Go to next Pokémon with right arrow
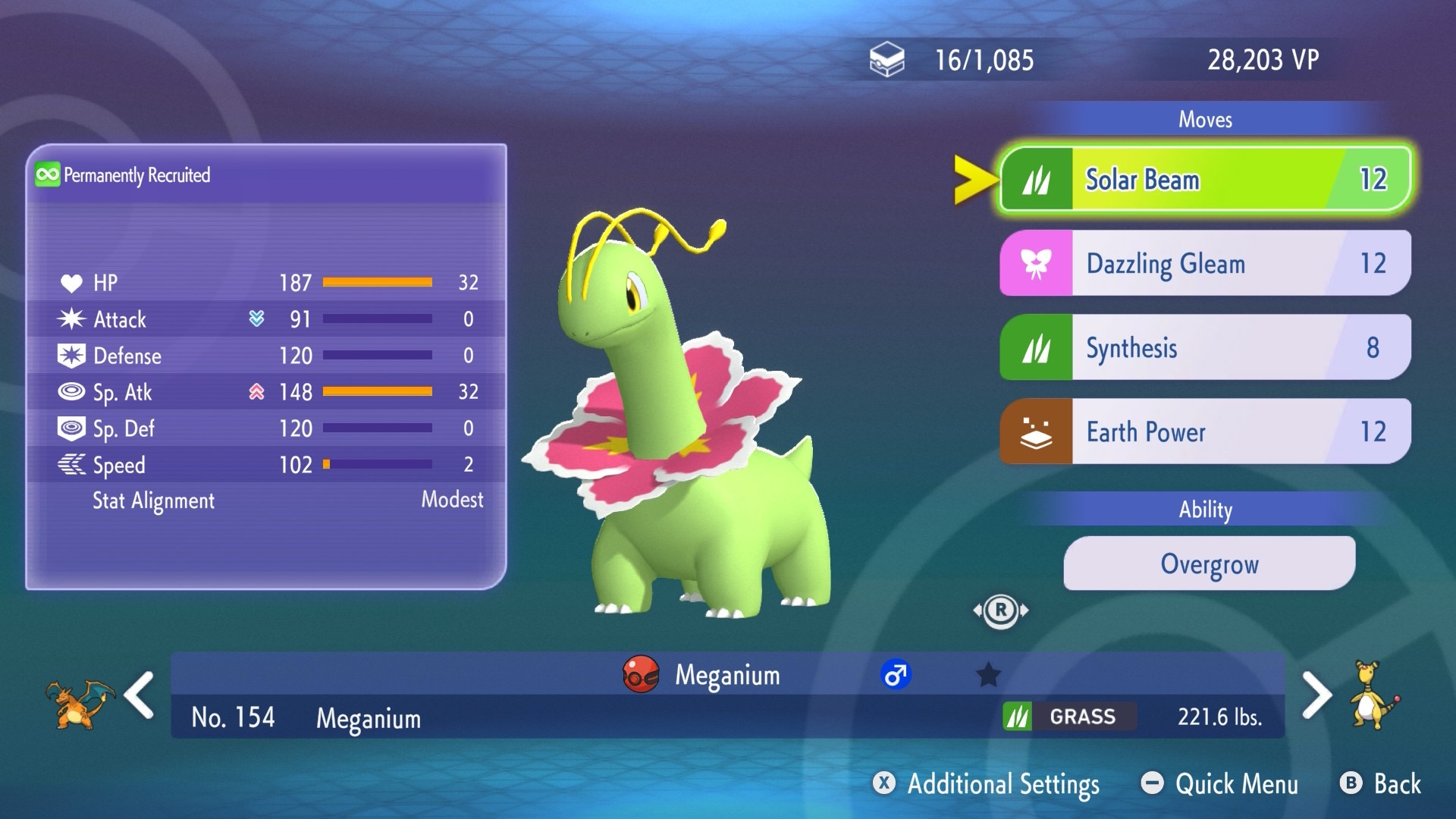Viewport: 1456px width, 819px height. coord(1316,695)
